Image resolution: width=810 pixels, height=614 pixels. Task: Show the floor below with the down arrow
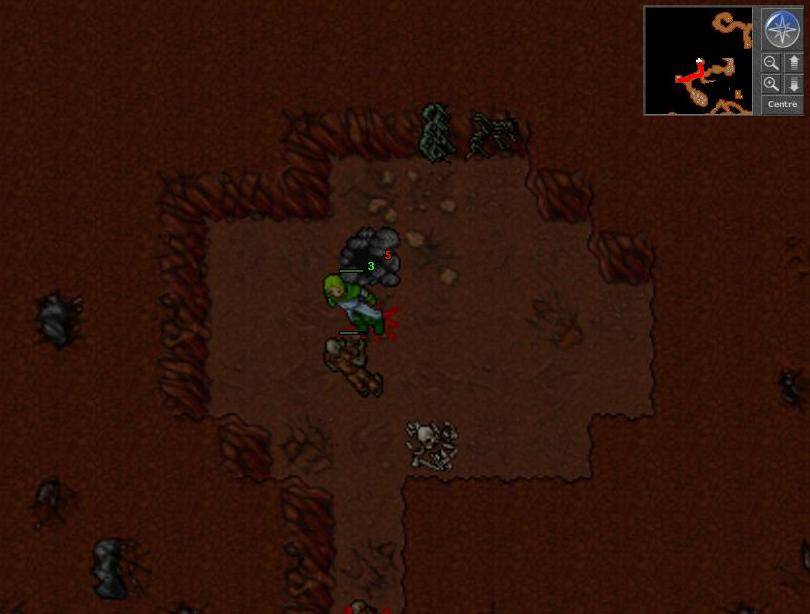point(794,84)
